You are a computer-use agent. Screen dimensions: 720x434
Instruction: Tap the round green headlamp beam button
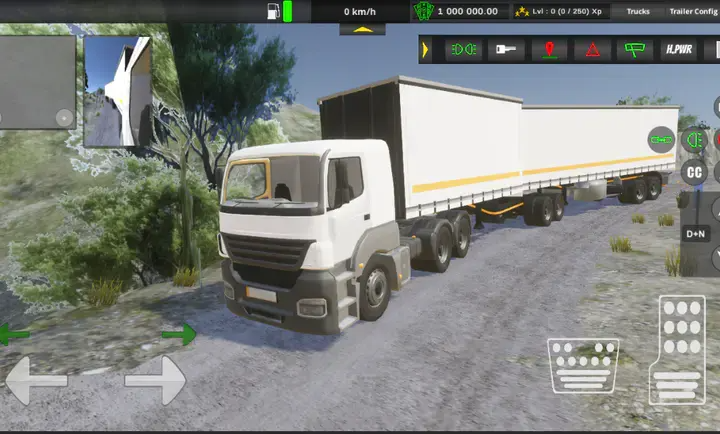coord(692,141)
